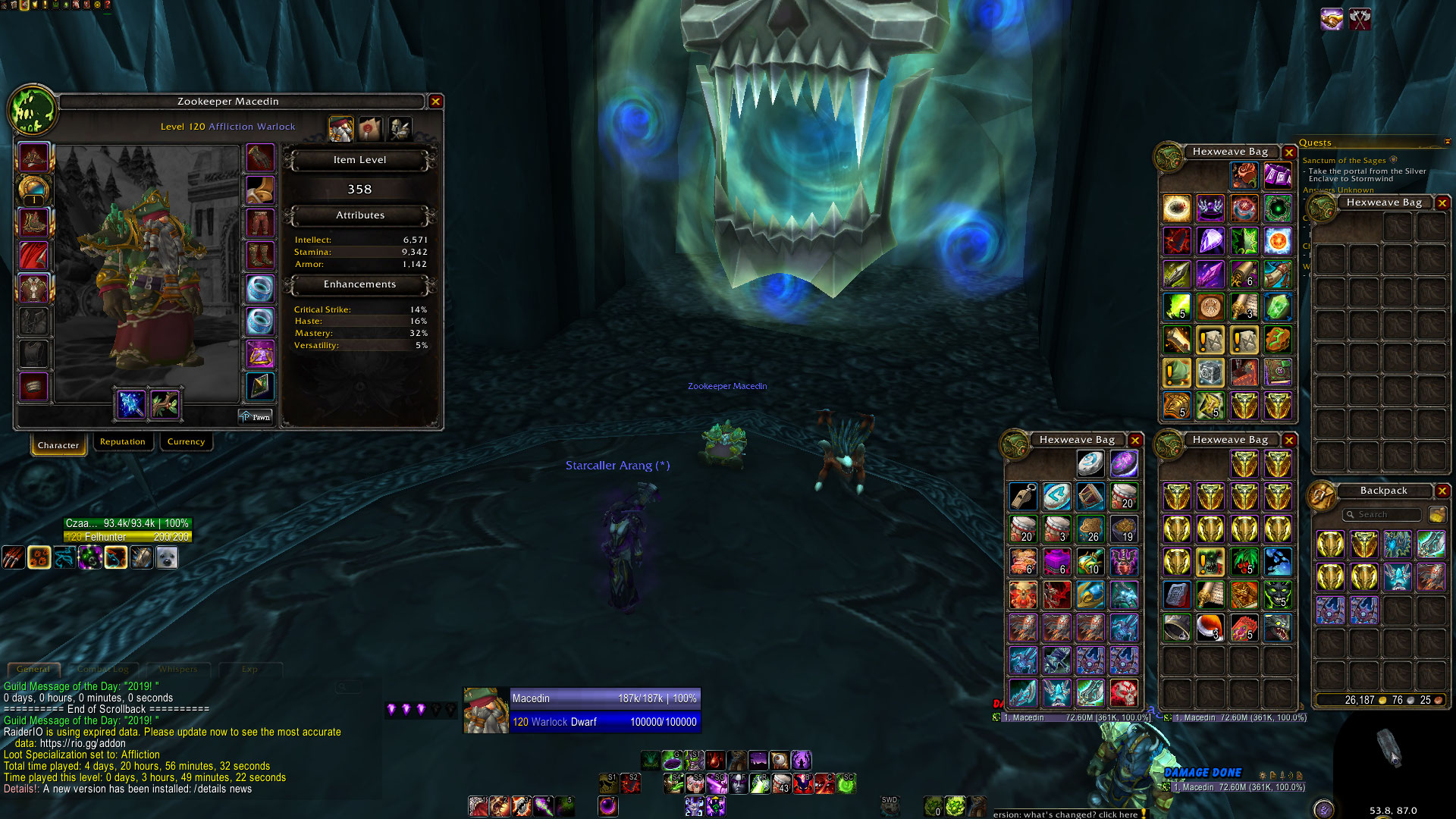This screenshot has width=1456, height=819.
Task: Click the Macedin player unit frame
Action: pyautogui.click(x=582, y=710)
